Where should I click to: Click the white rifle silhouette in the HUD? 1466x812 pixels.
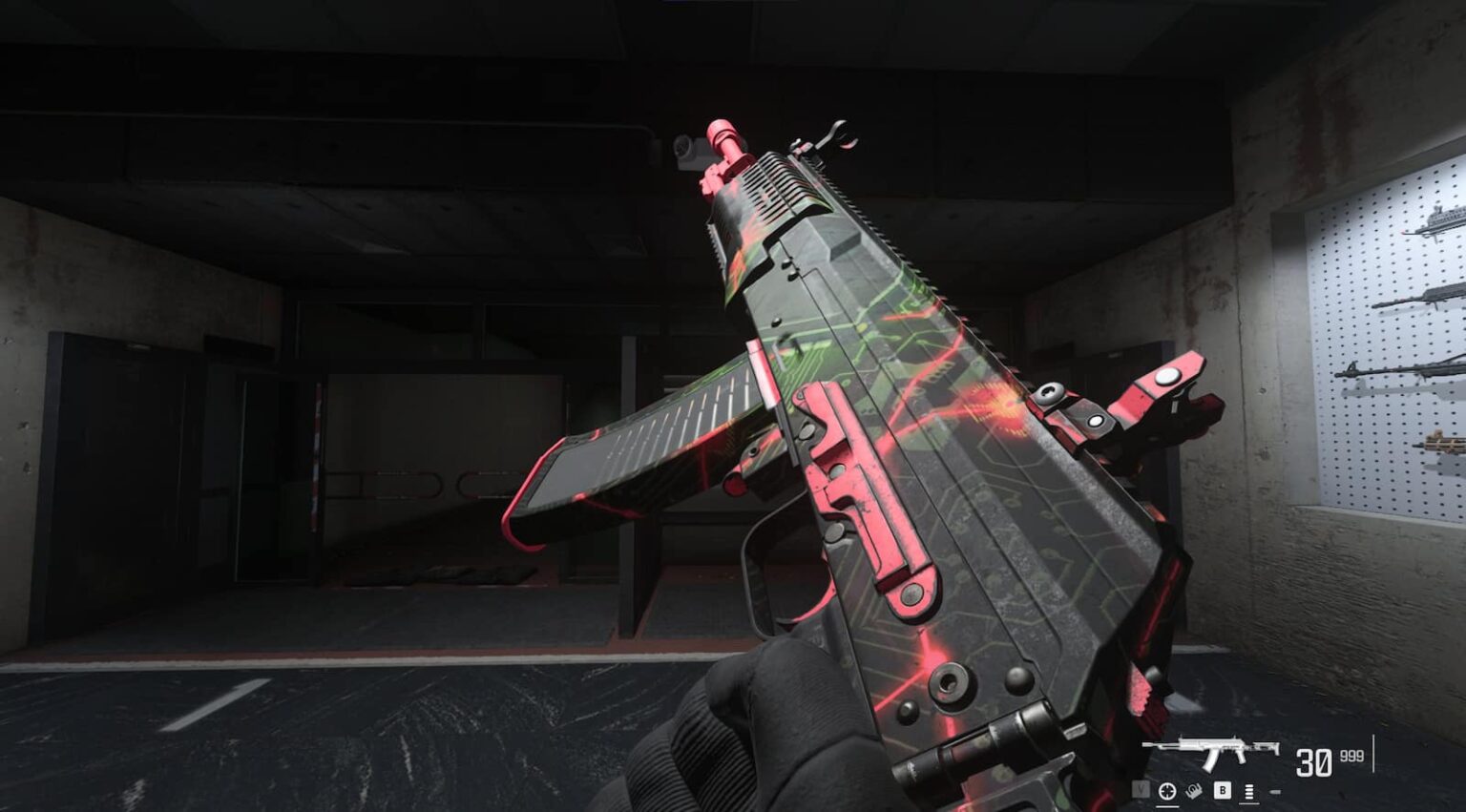tap(1210, 750)
